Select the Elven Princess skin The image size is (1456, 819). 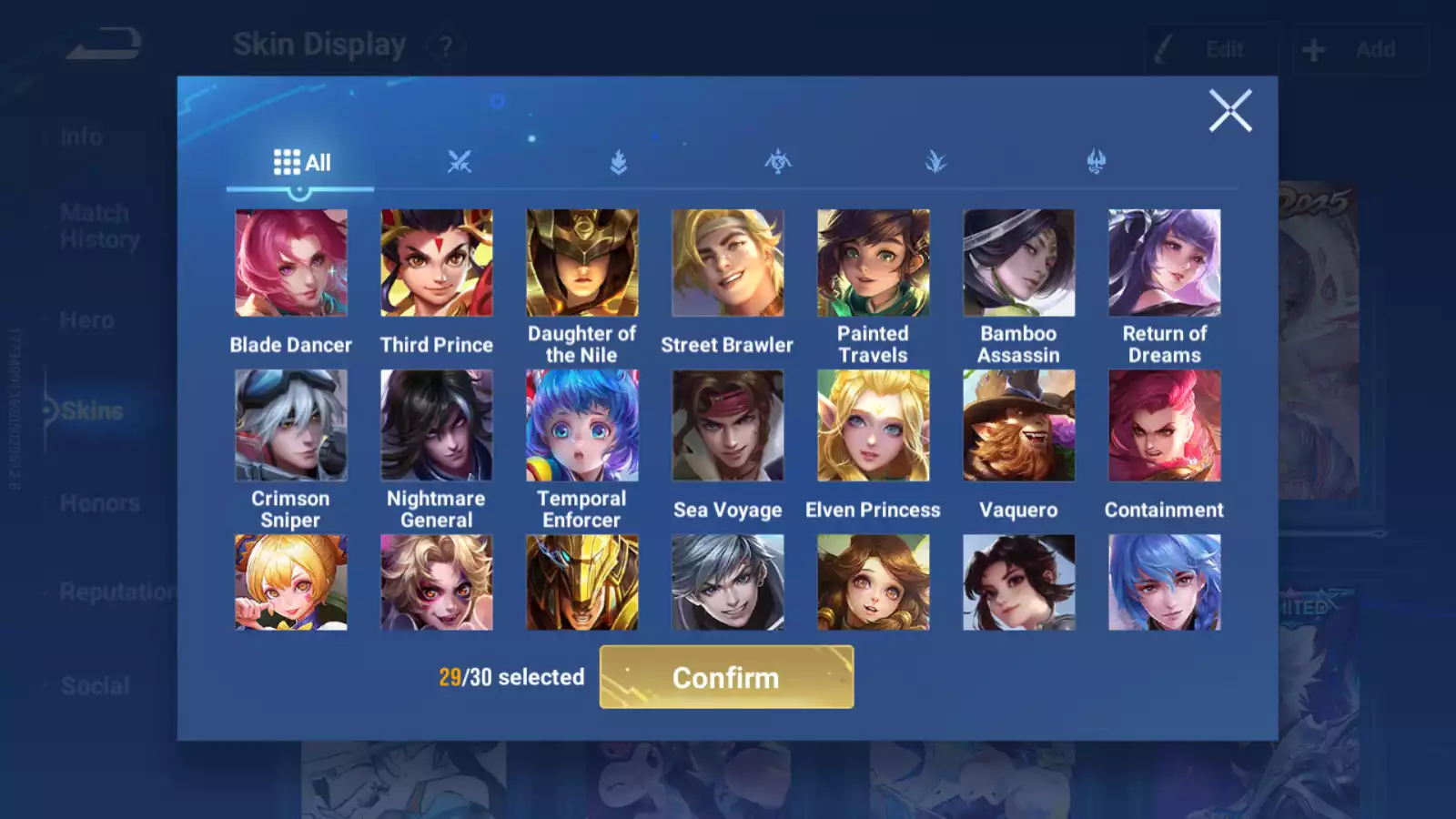tap(873, 425)
